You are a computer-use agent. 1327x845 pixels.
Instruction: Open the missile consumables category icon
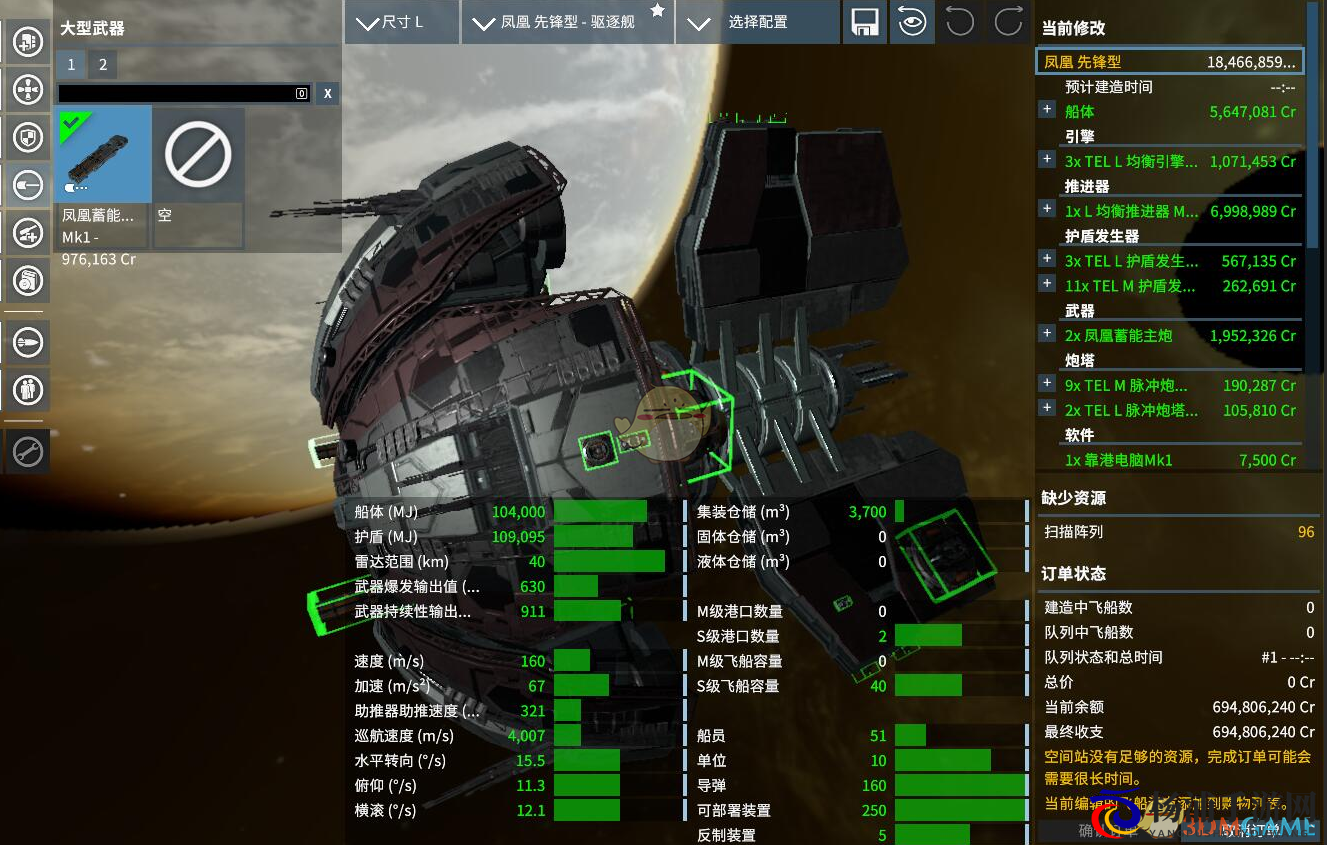(x=27, y=342)
